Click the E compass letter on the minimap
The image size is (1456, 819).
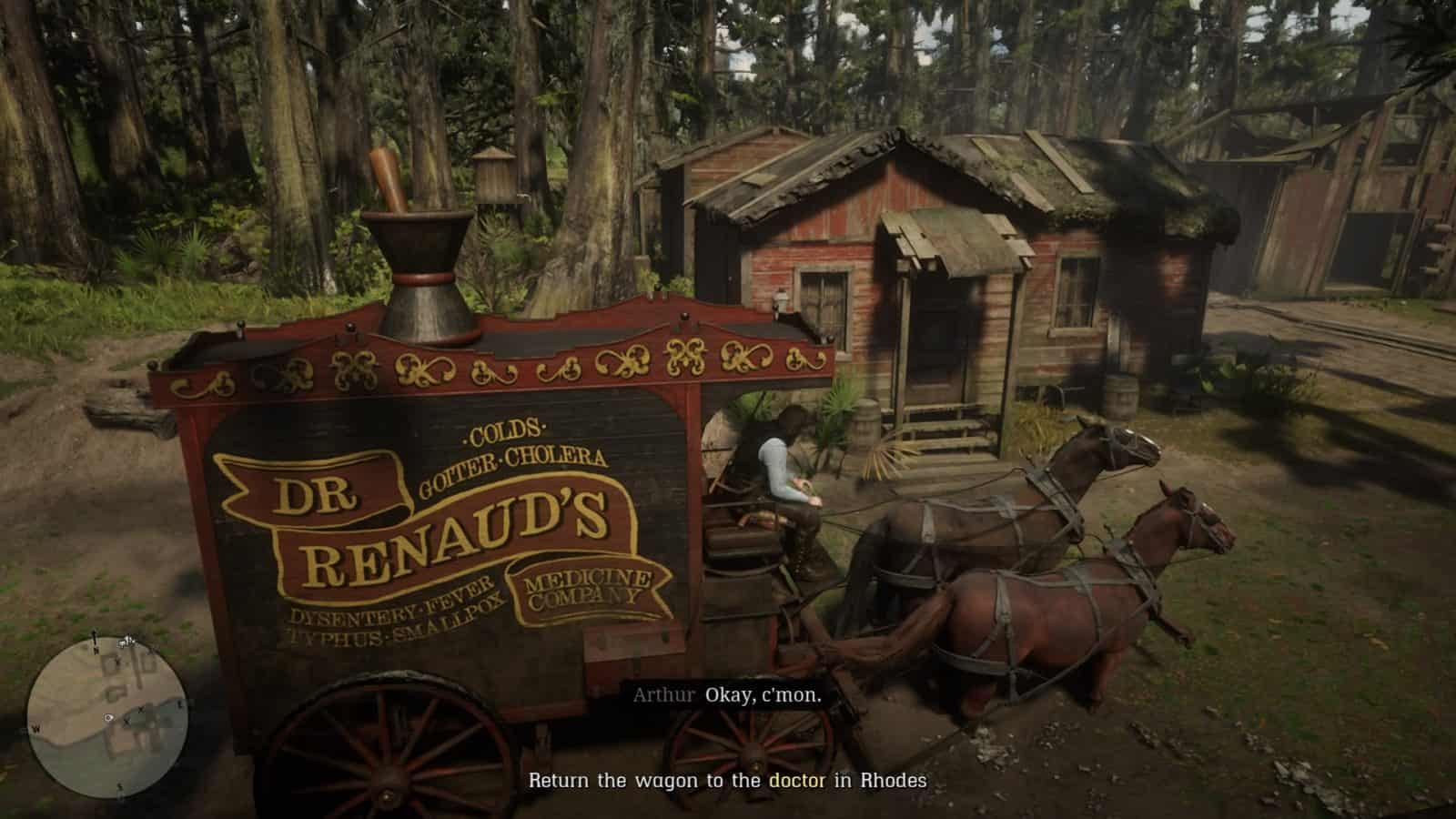179,703
